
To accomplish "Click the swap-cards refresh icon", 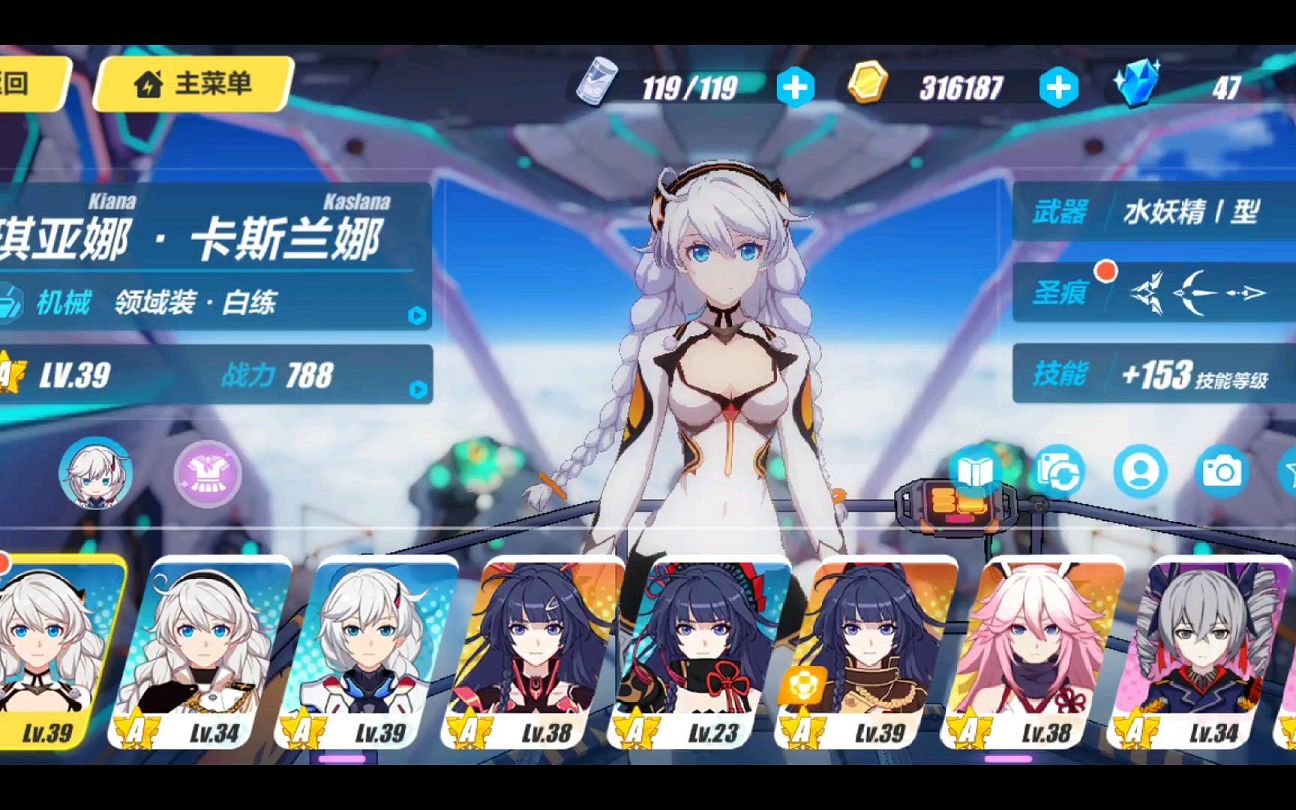I will coord(1058,471).
